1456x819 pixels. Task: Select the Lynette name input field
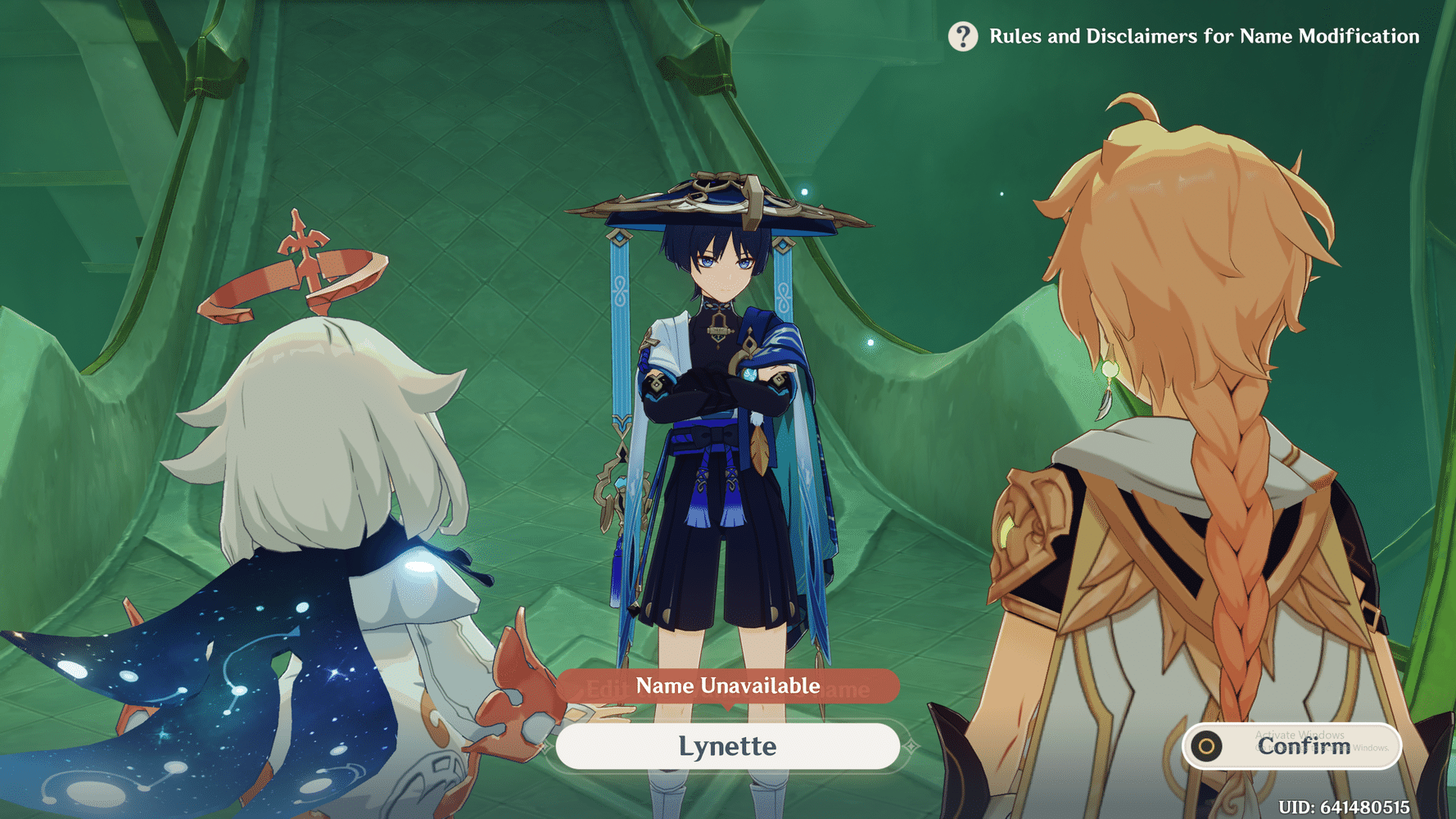click(x=727, y=746)
